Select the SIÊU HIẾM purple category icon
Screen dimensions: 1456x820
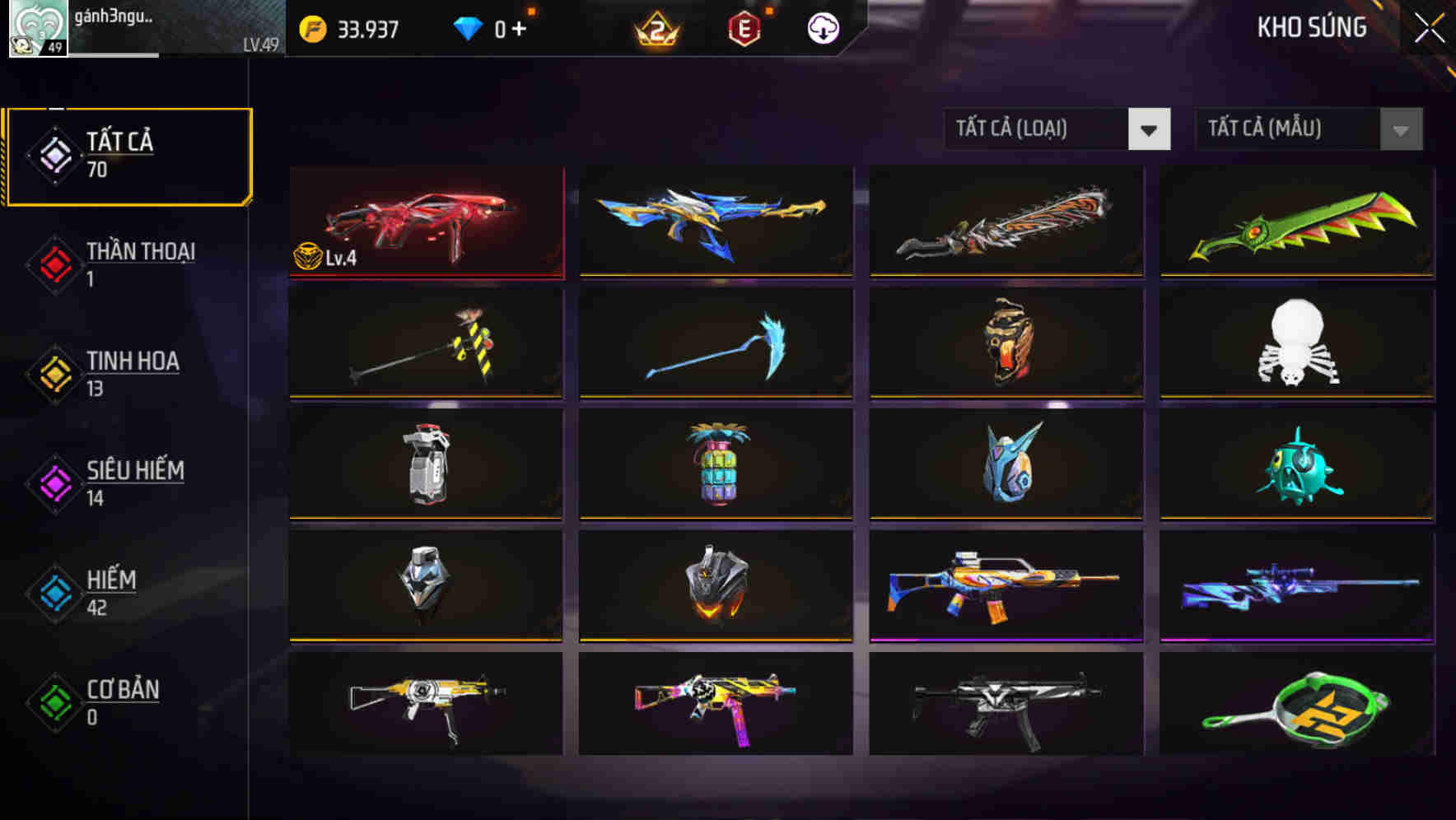click(x=54, y=482)
